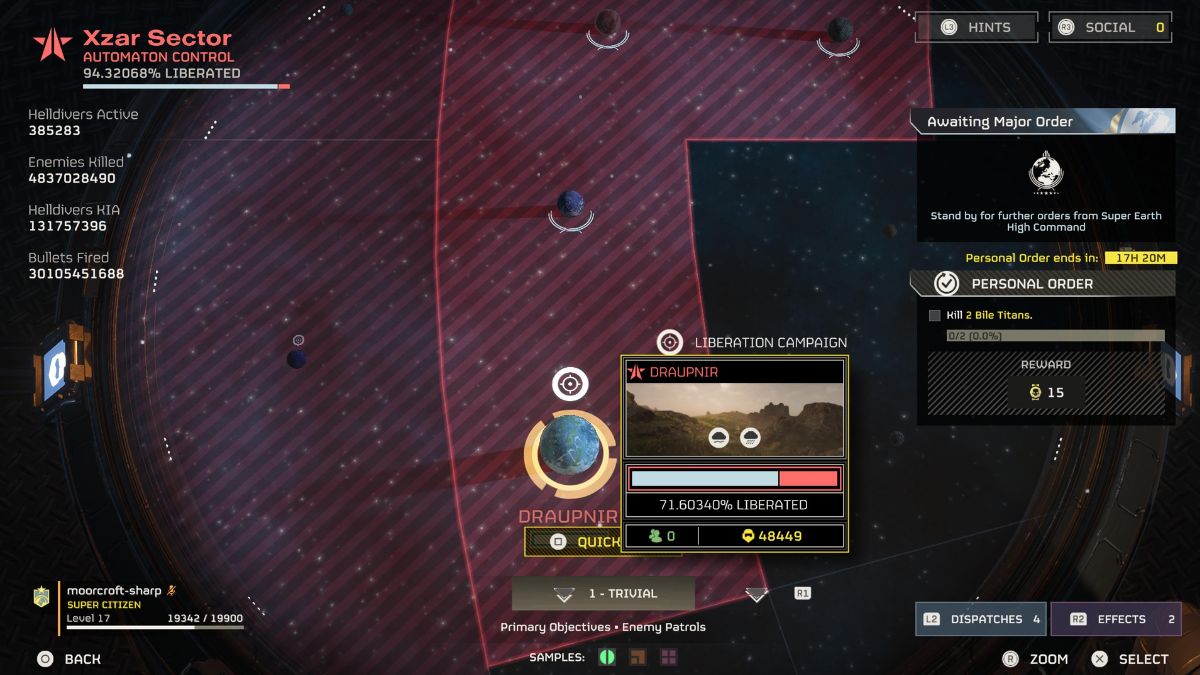Image resolution: width=1200 pixels, height=675 pixels.
Task: Choose the 1 - Trivial difficulty selector
Action: click(603, 594)
